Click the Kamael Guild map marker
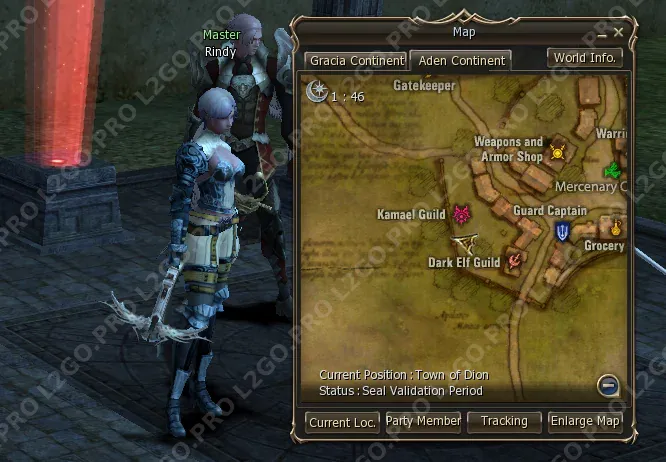This screenshot has height=462, width=666. (x=461, y=214)
